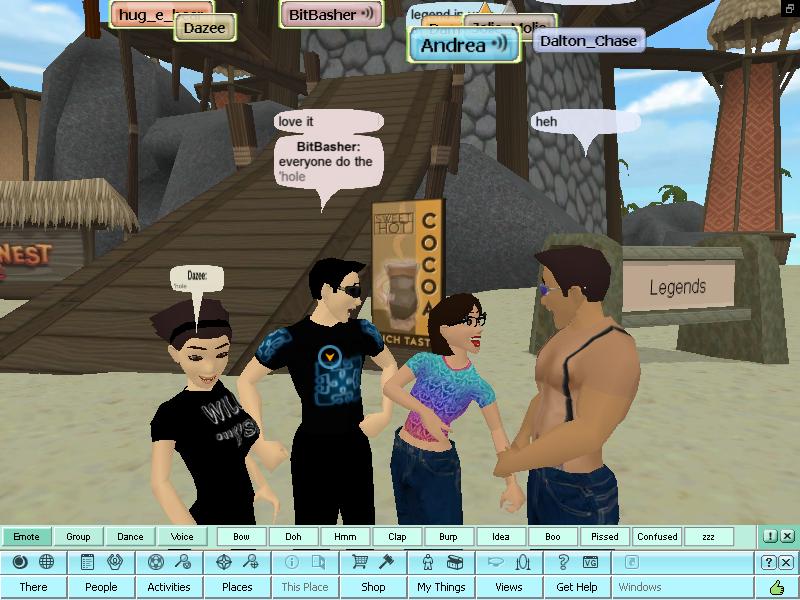Trigger the Clap emote

397,537
